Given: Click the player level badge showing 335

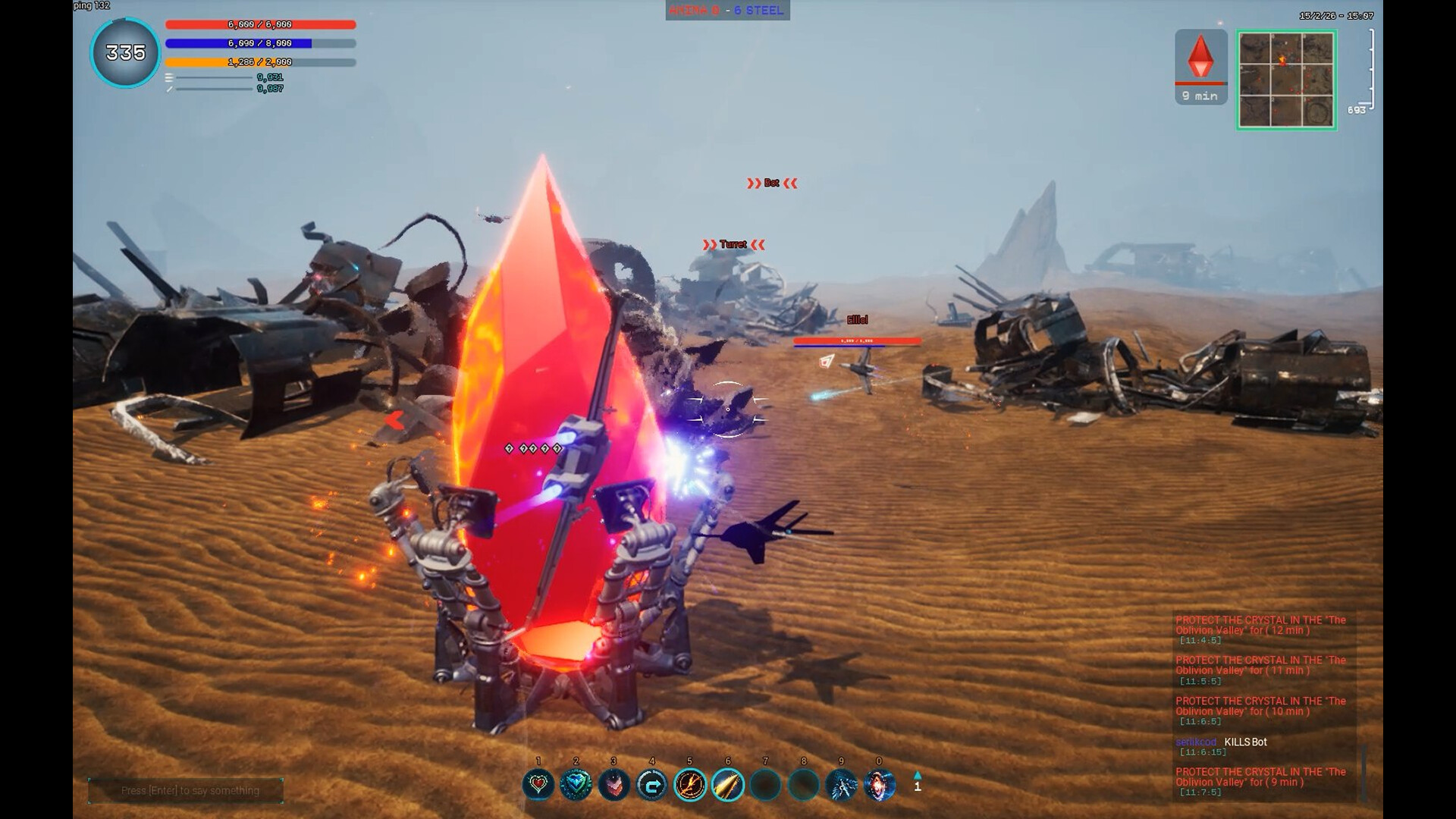Looking at the screenshot, I should click(124, 52).
